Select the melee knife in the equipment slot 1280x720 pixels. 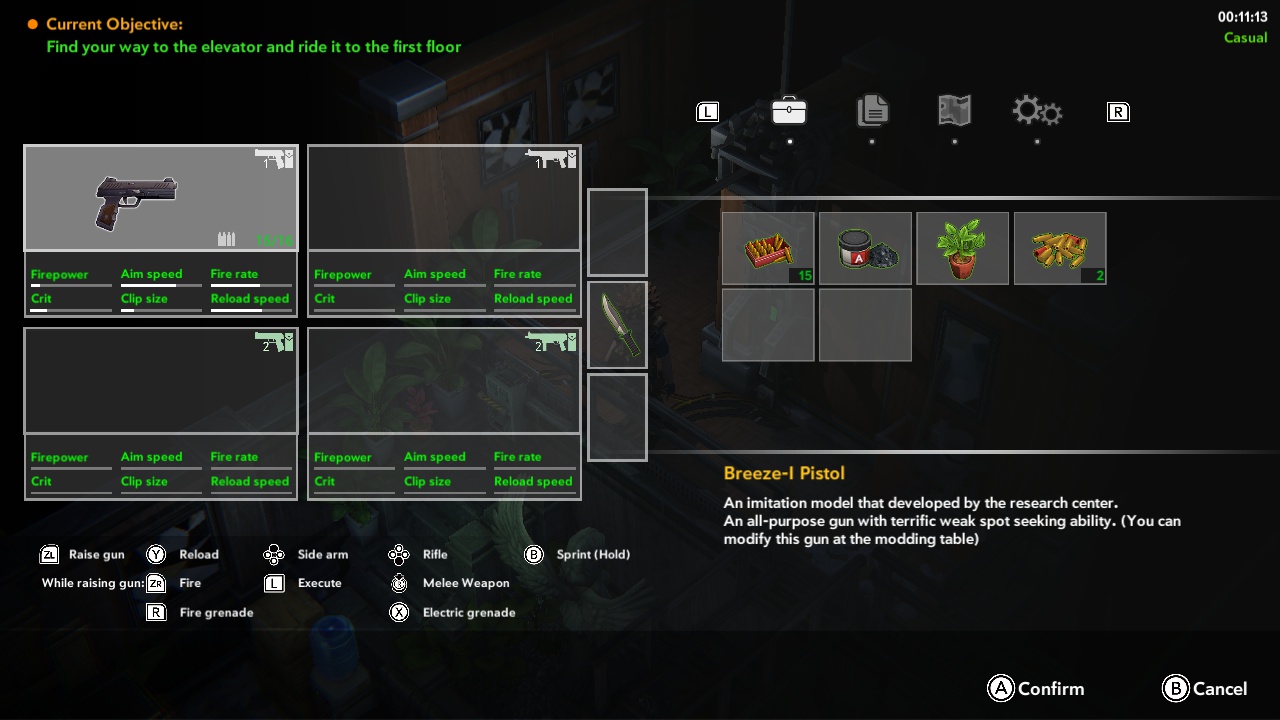coord(617,325)
